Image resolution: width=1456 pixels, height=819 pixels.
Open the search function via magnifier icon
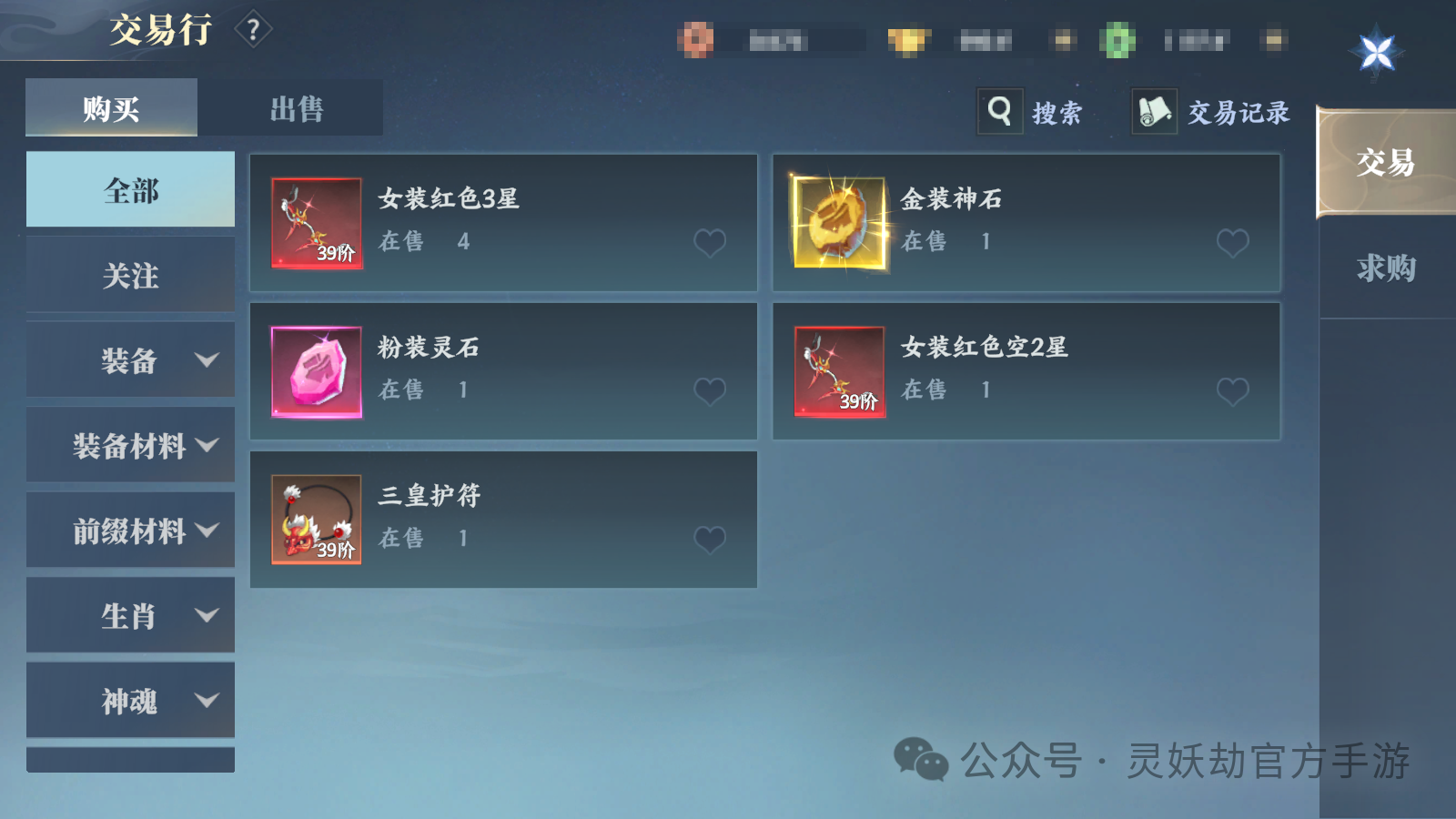[x=1000, y=110]
